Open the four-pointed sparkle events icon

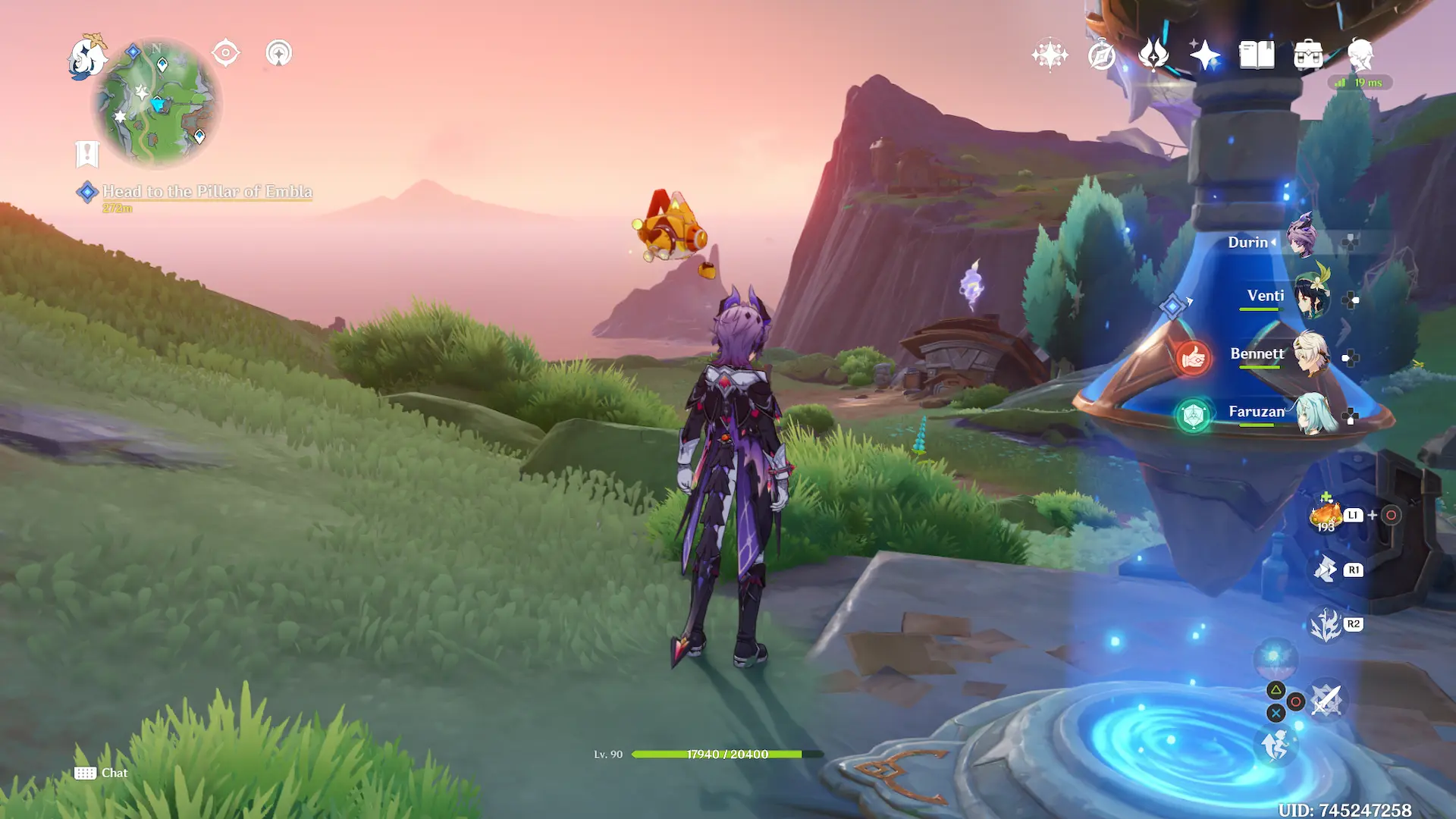1050,55
